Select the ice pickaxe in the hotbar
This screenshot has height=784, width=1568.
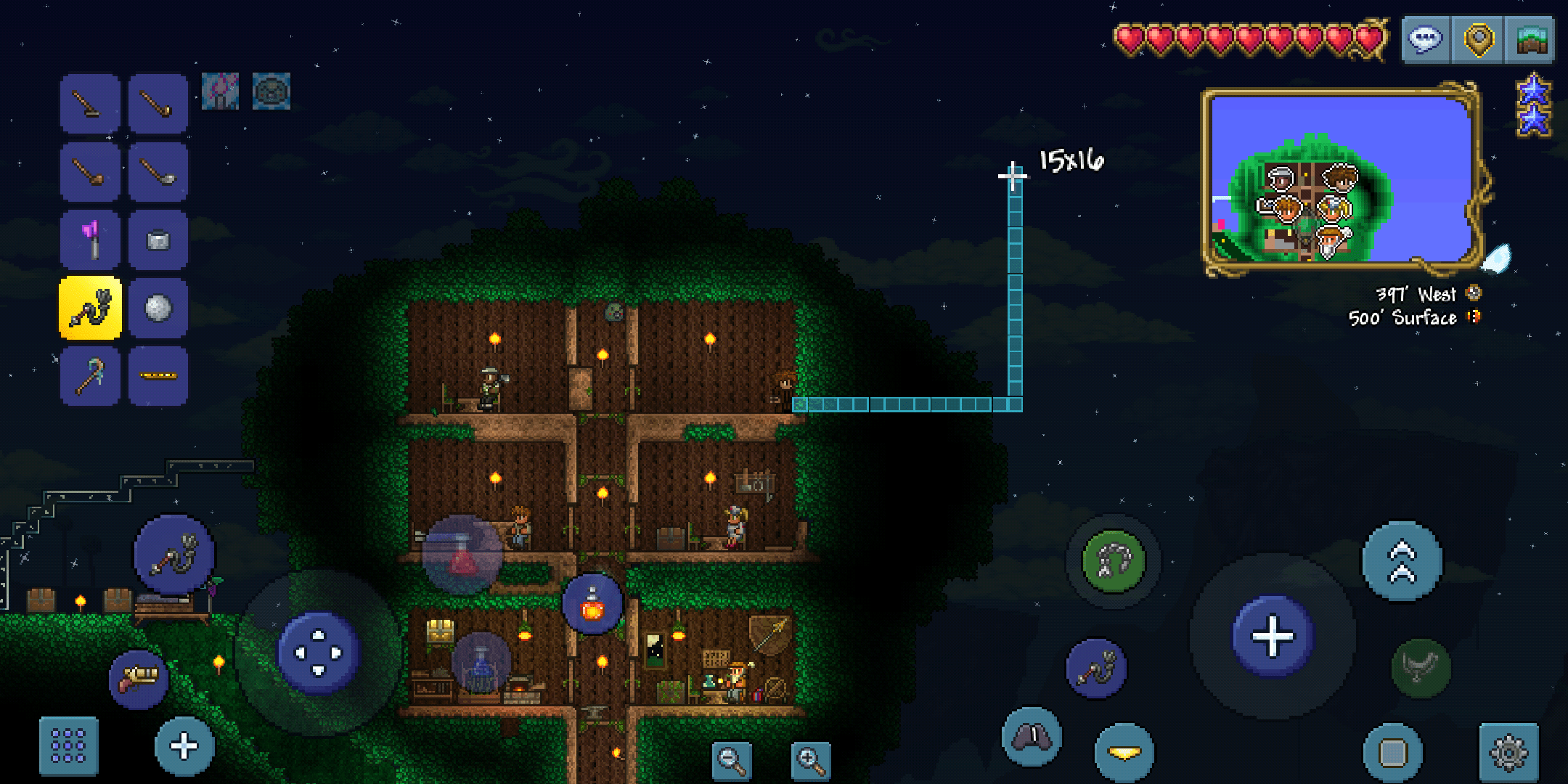pyautogui.click(x=90, y=375)
